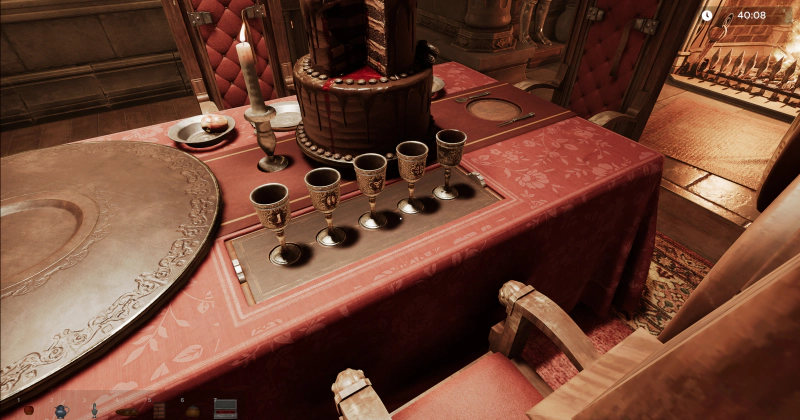Select the blue jug hotbar slot

click(x=60, y=409)
